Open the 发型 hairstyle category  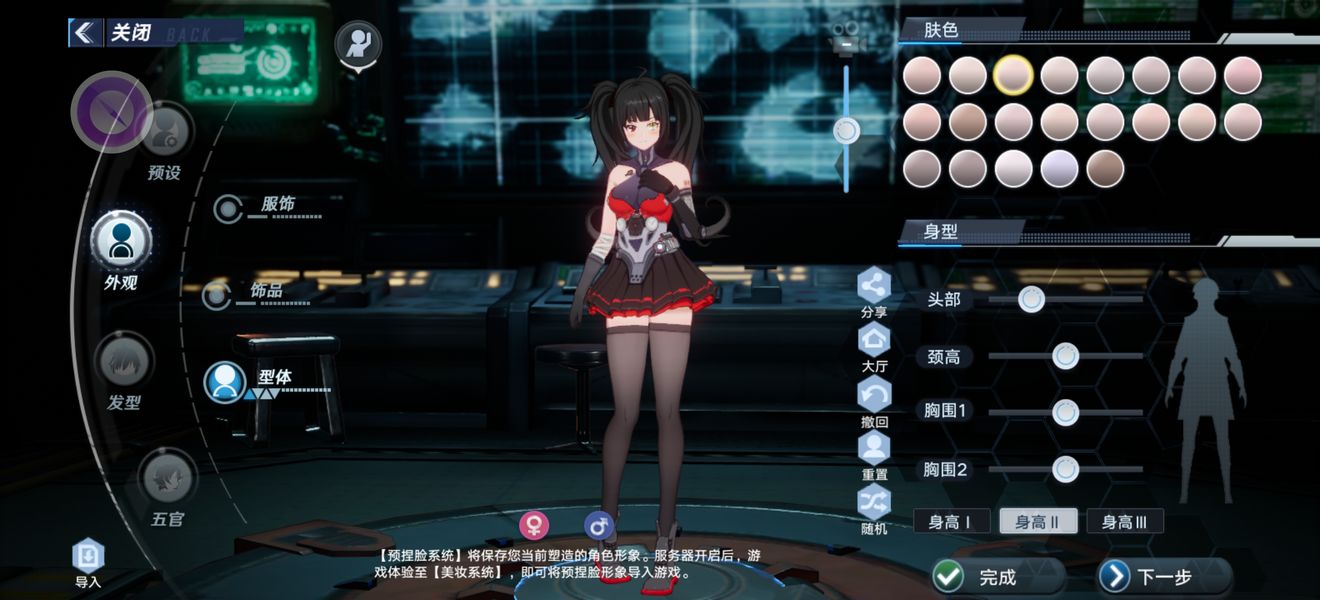124,362
